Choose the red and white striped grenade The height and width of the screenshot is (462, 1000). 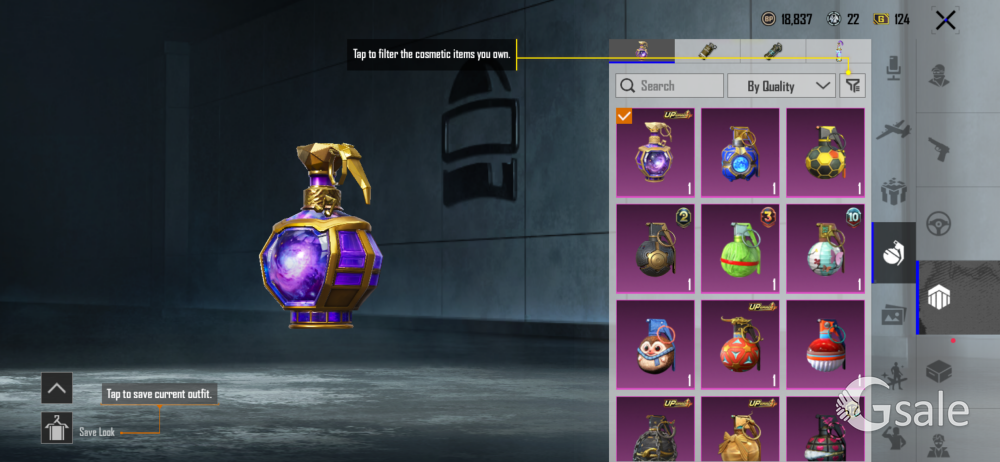pos(825,346)
